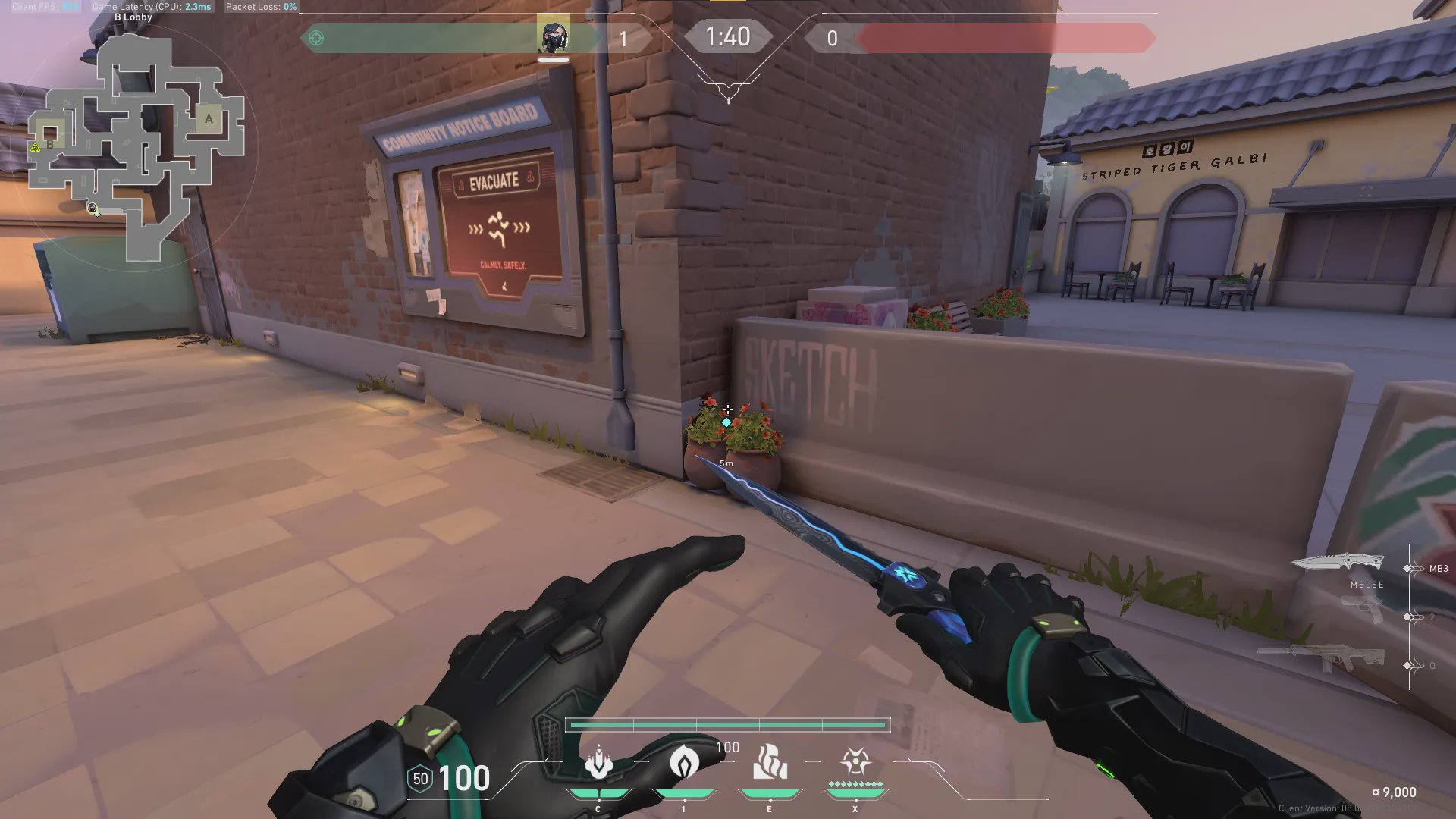Select the B site marker on minimap
1456x819 pixels.
[50, 144]
